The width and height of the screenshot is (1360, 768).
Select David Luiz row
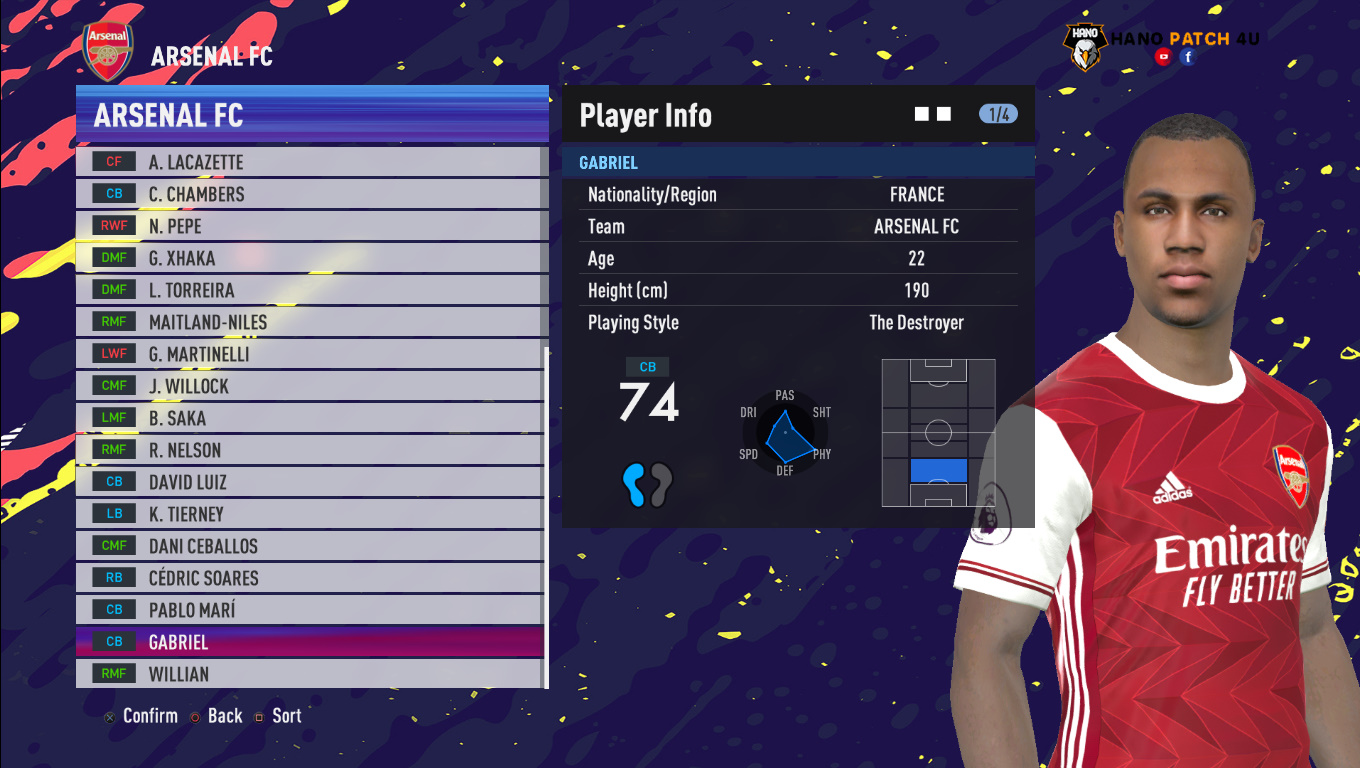pyautogui.click(x=310, y=482)
